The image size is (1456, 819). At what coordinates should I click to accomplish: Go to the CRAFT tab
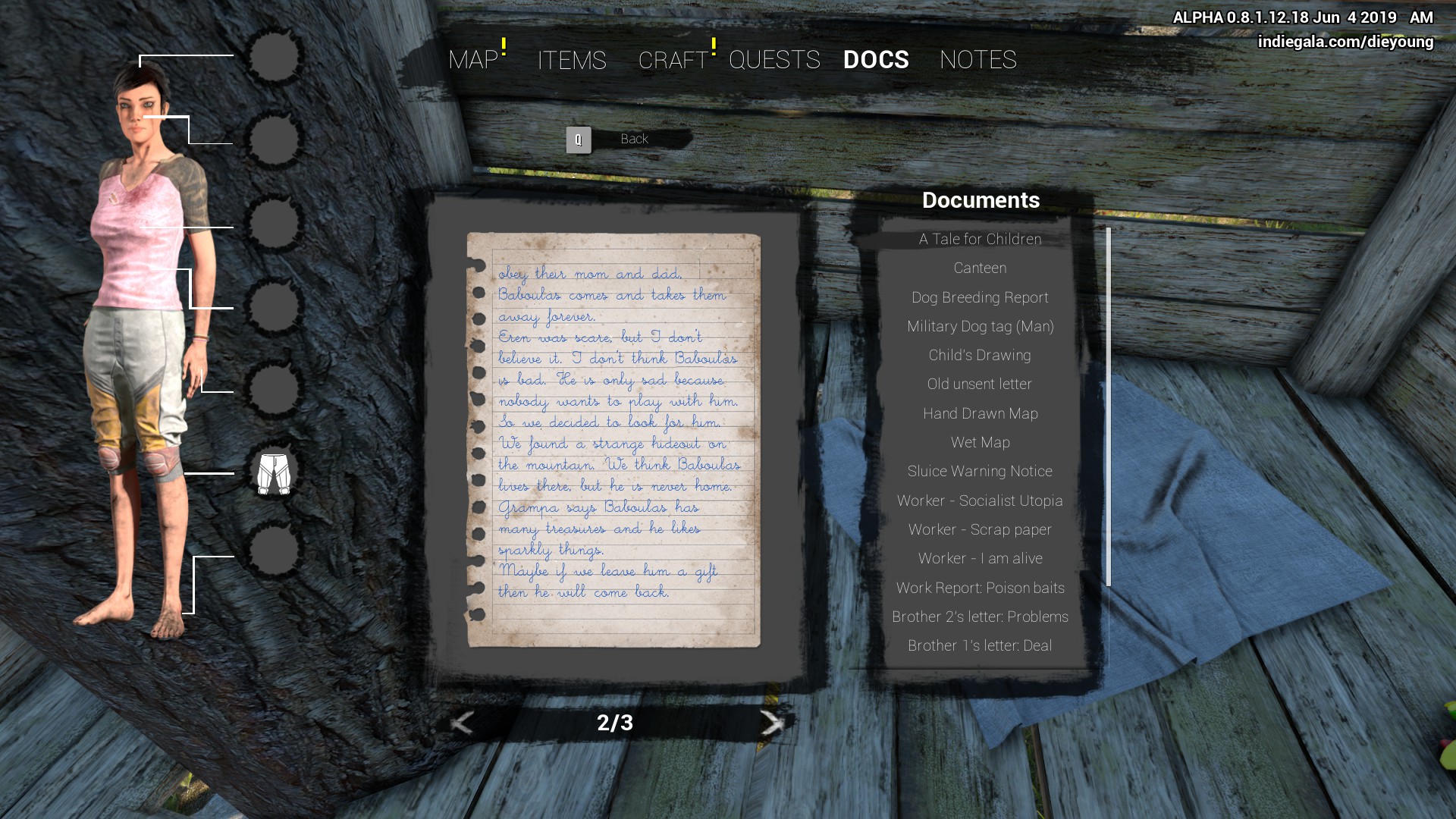point(673,60)
